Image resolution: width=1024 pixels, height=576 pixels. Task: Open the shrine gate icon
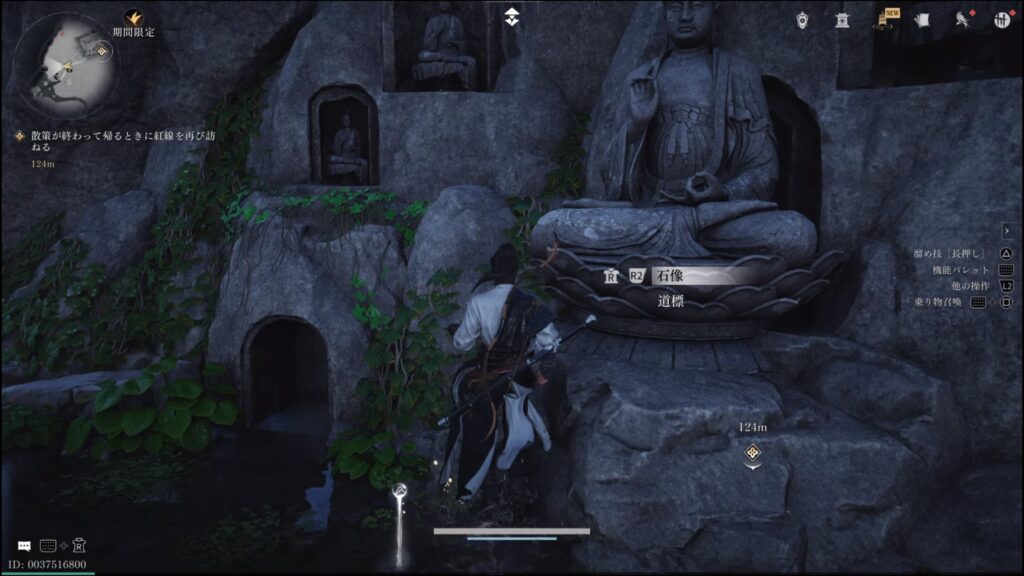843,19
